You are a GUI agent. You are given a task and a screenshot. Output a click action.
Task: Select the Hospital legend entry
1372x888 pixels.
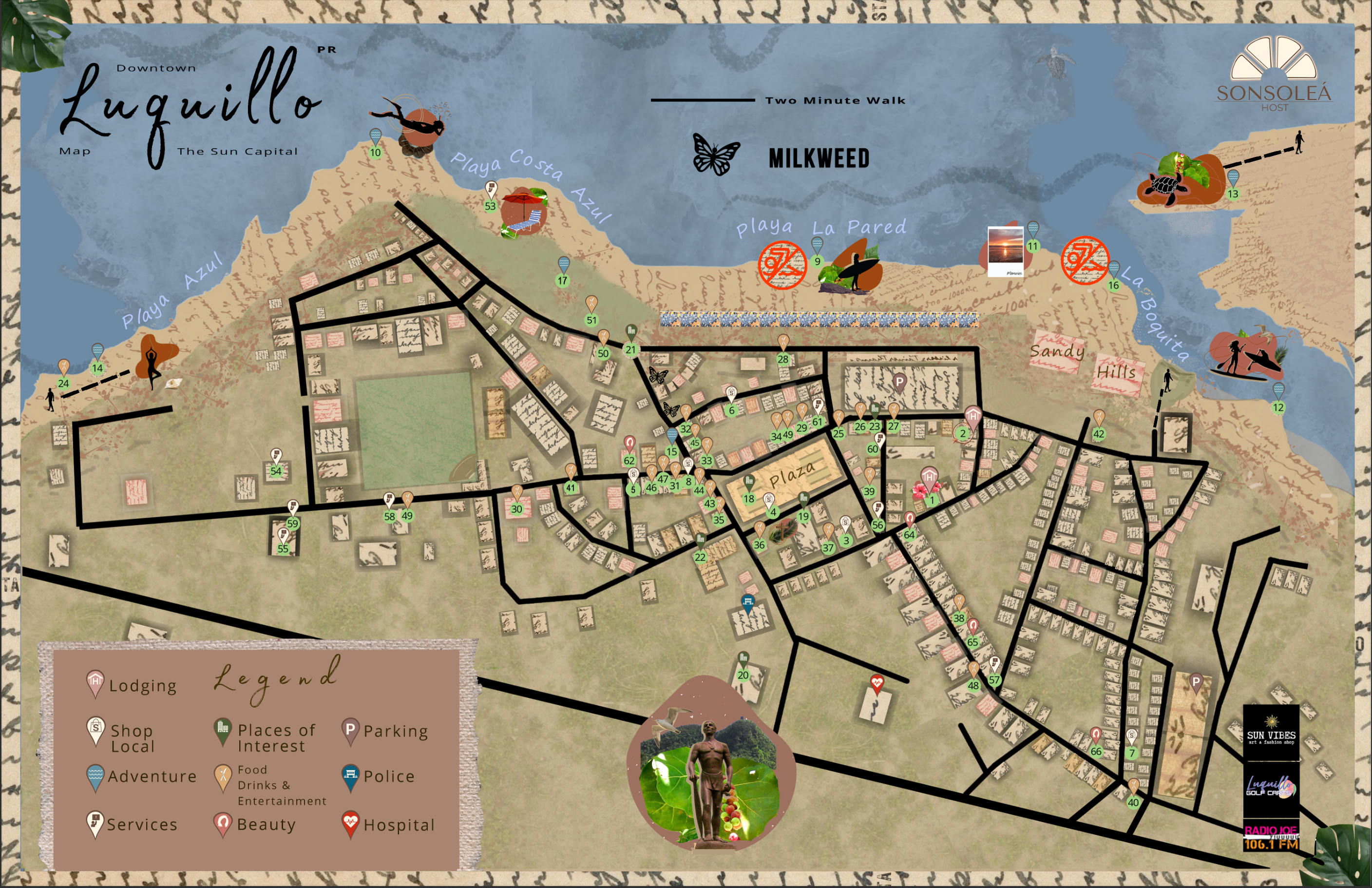click(399, 825)
